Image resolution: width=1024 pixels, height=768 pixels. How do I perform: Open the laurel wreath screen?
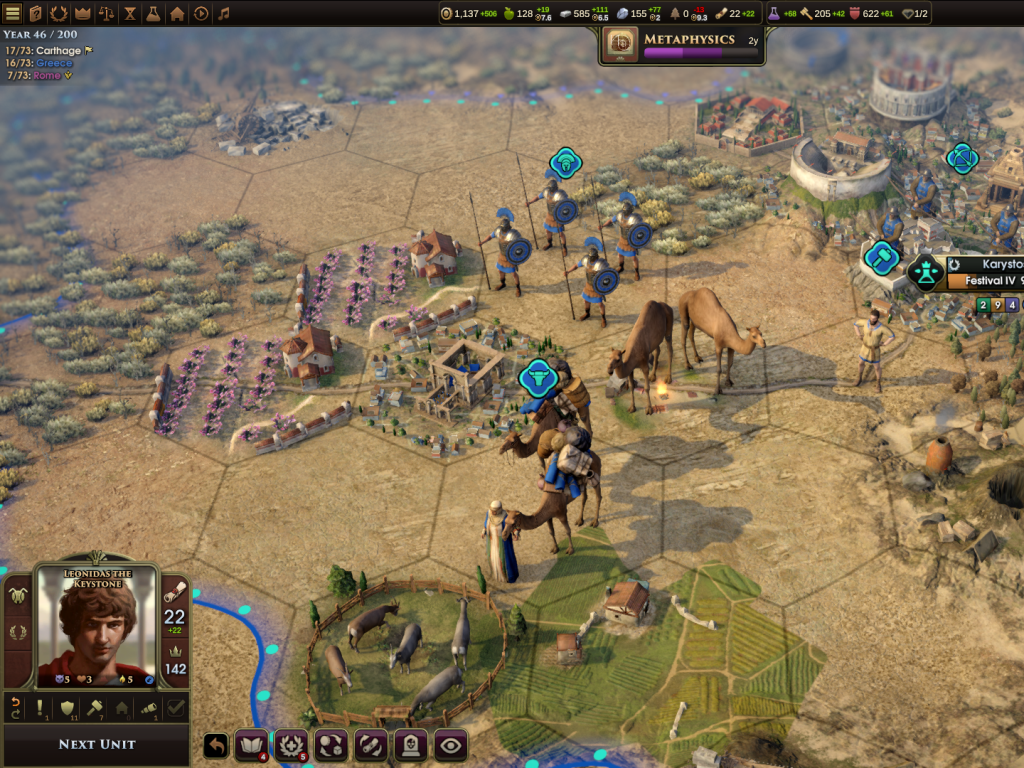59,14
